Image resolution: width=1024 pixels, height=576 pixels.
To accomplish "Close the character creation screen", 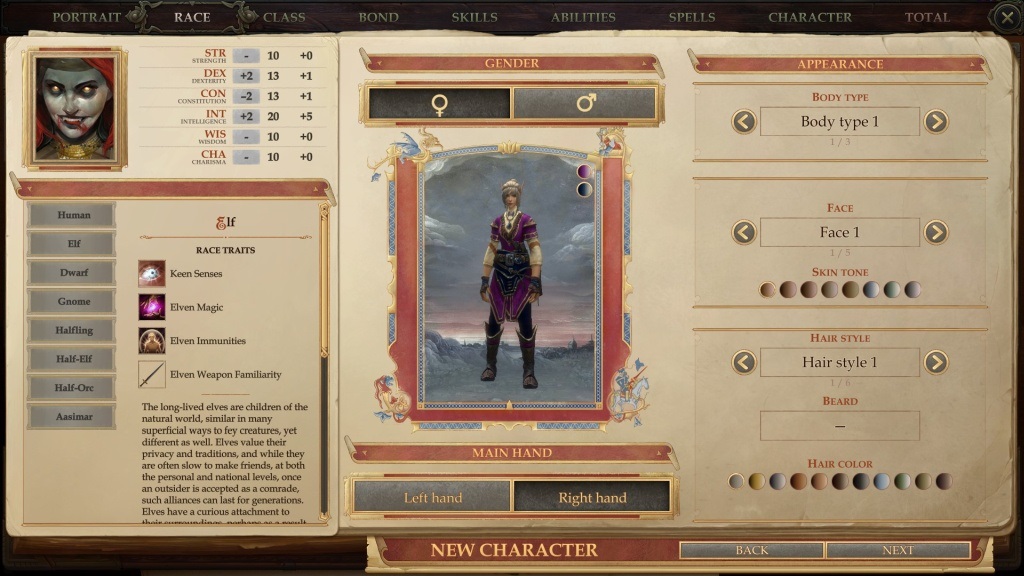I will (x=1006, y=17).
